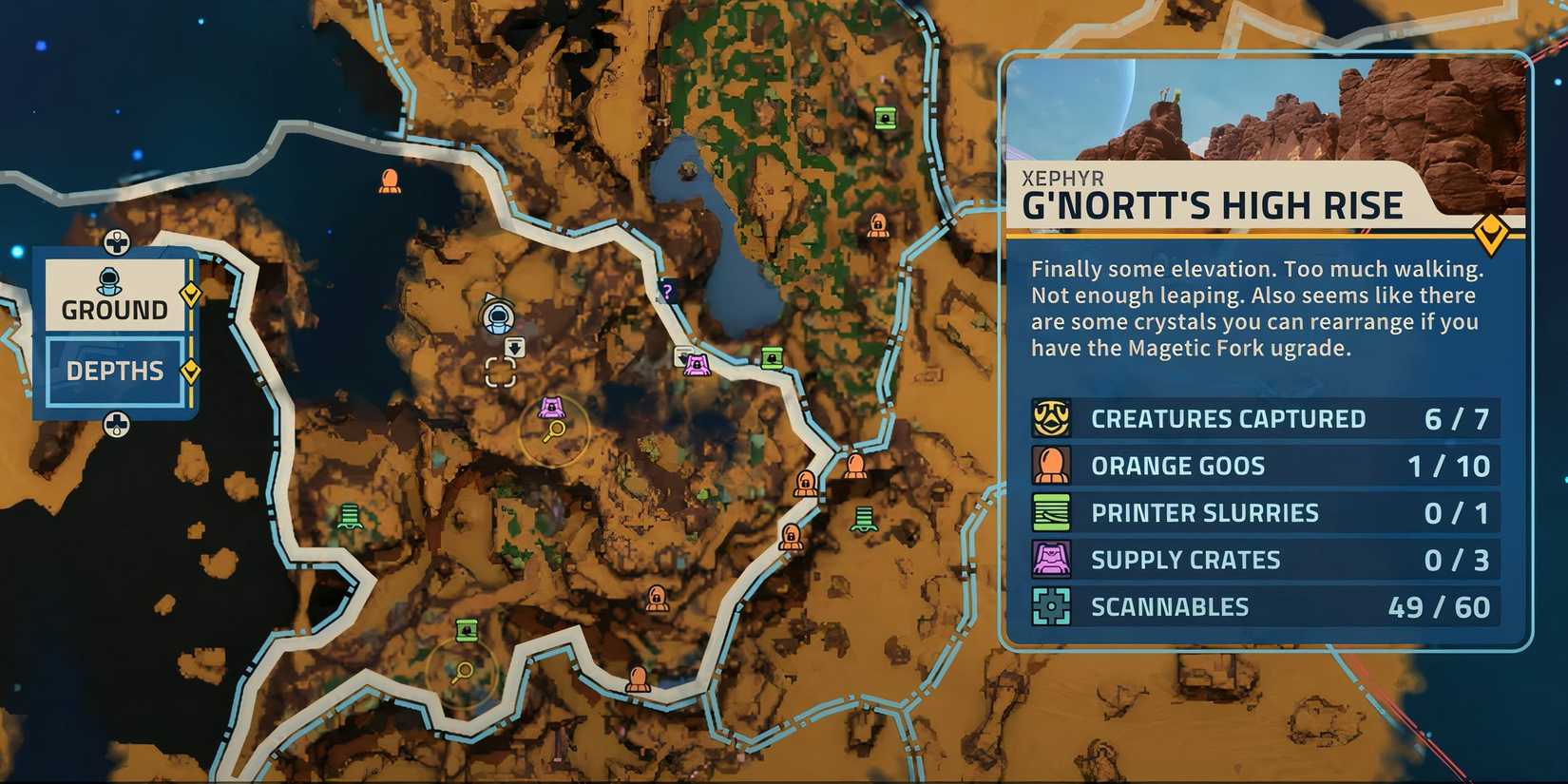Select the Creatures Captured face icon in the panel
Viewport: 1568px width, 784px height.
tap(1051, 418)
